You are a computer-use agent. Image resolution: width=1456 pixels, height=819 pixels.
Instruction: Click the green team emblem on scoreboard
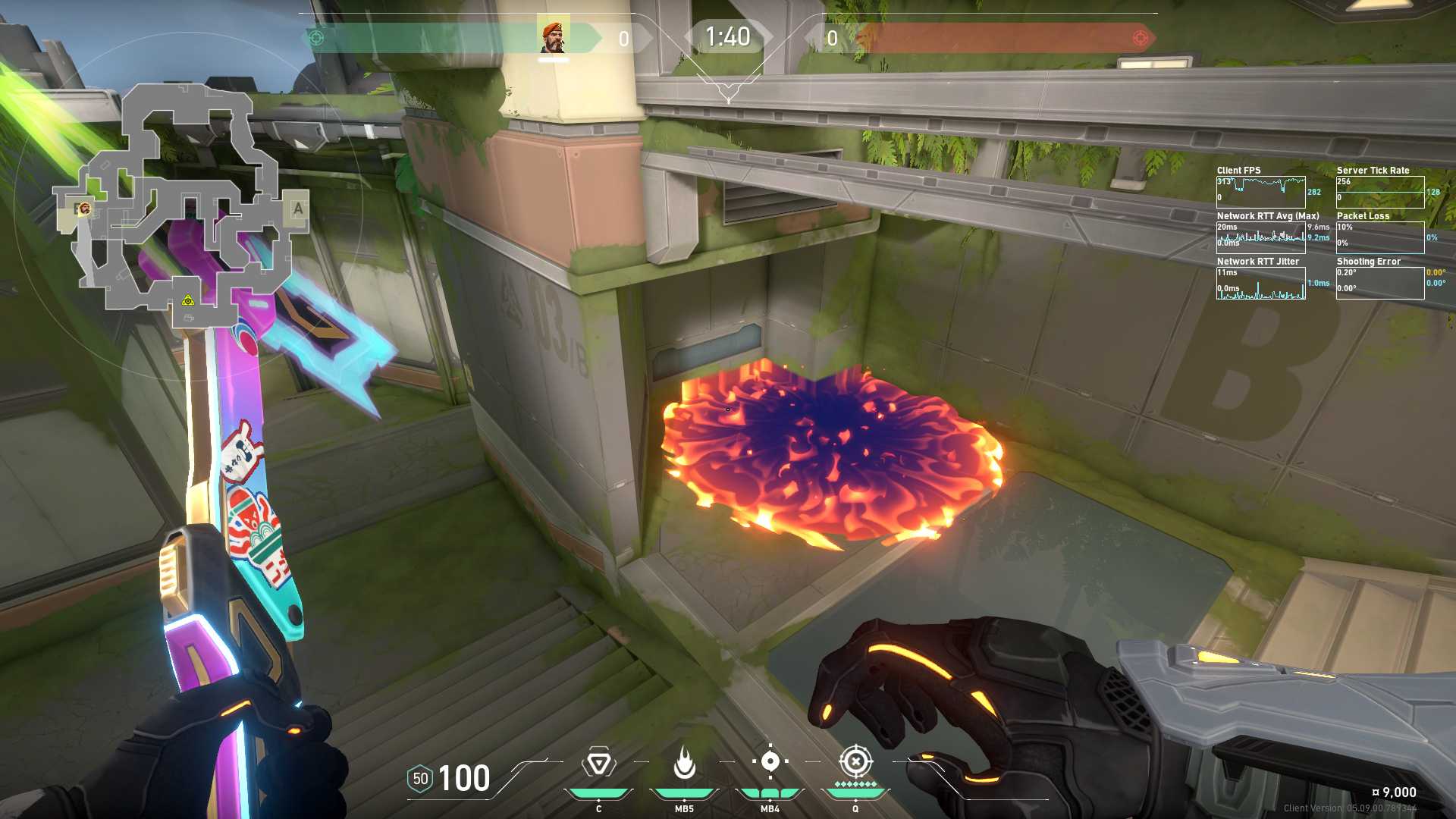pos(317,38)
